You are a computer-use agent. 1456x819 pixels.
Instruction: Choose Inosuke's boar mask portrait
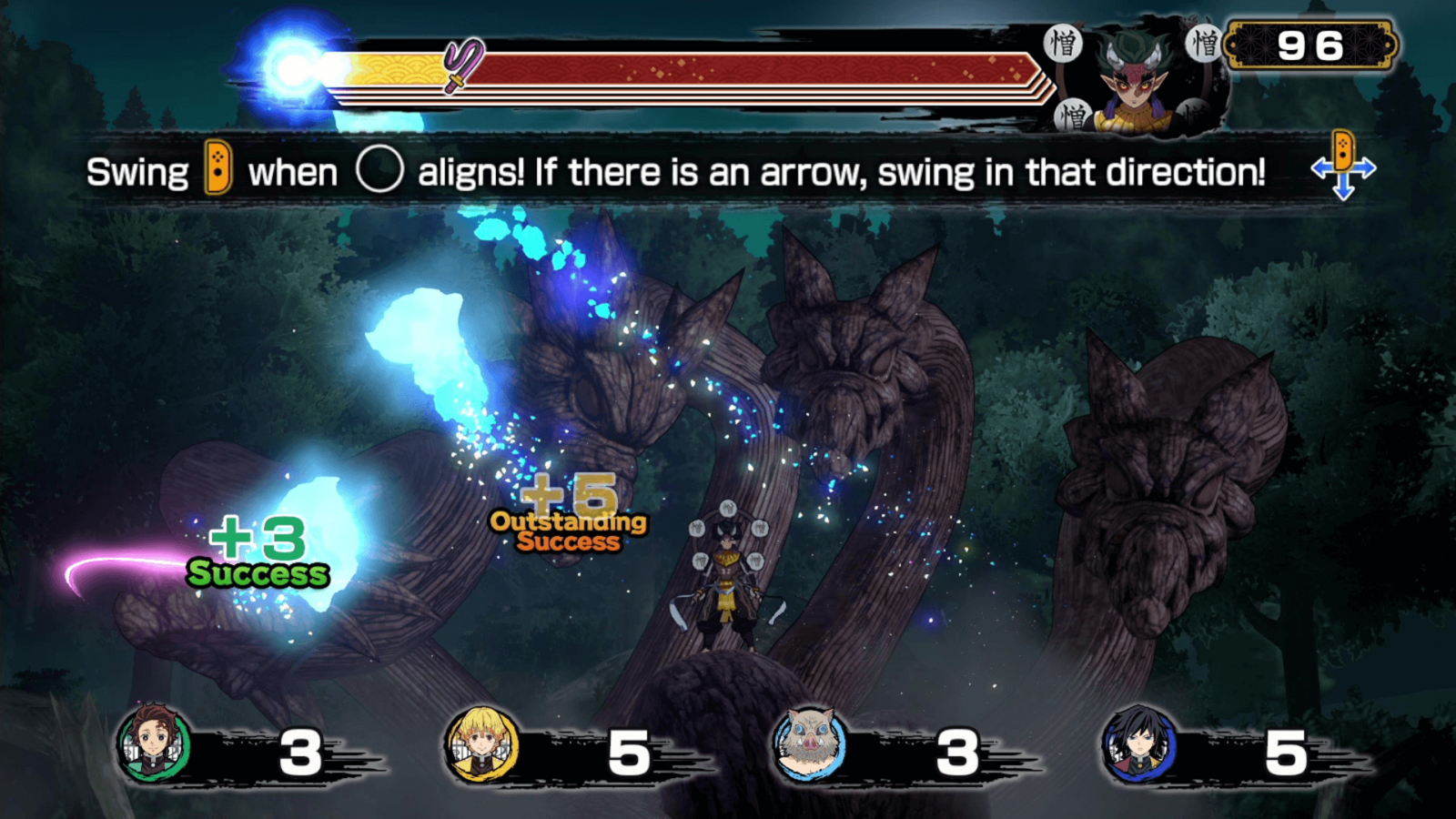click(x=809, y=745)
